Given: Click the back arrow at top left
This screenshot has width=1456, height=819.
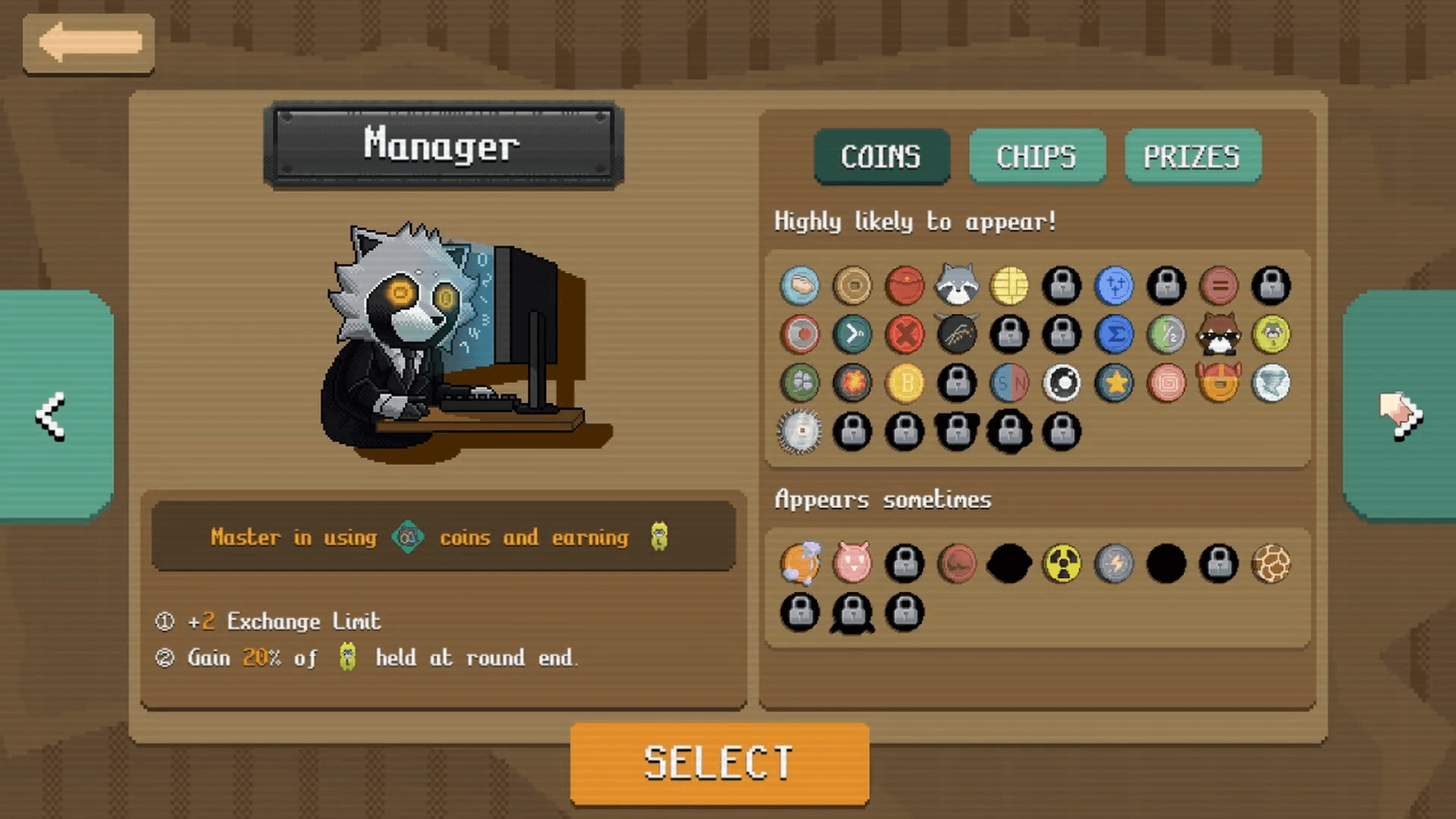Looking at the screenshot, I should (87, 43).
